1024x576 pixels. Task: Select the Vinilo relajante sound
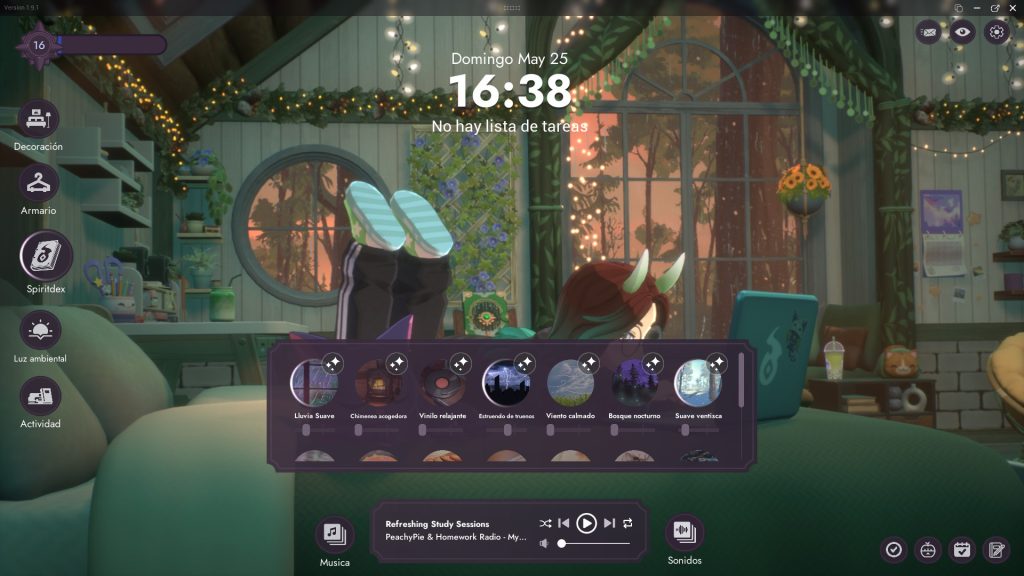coord(442,383)
